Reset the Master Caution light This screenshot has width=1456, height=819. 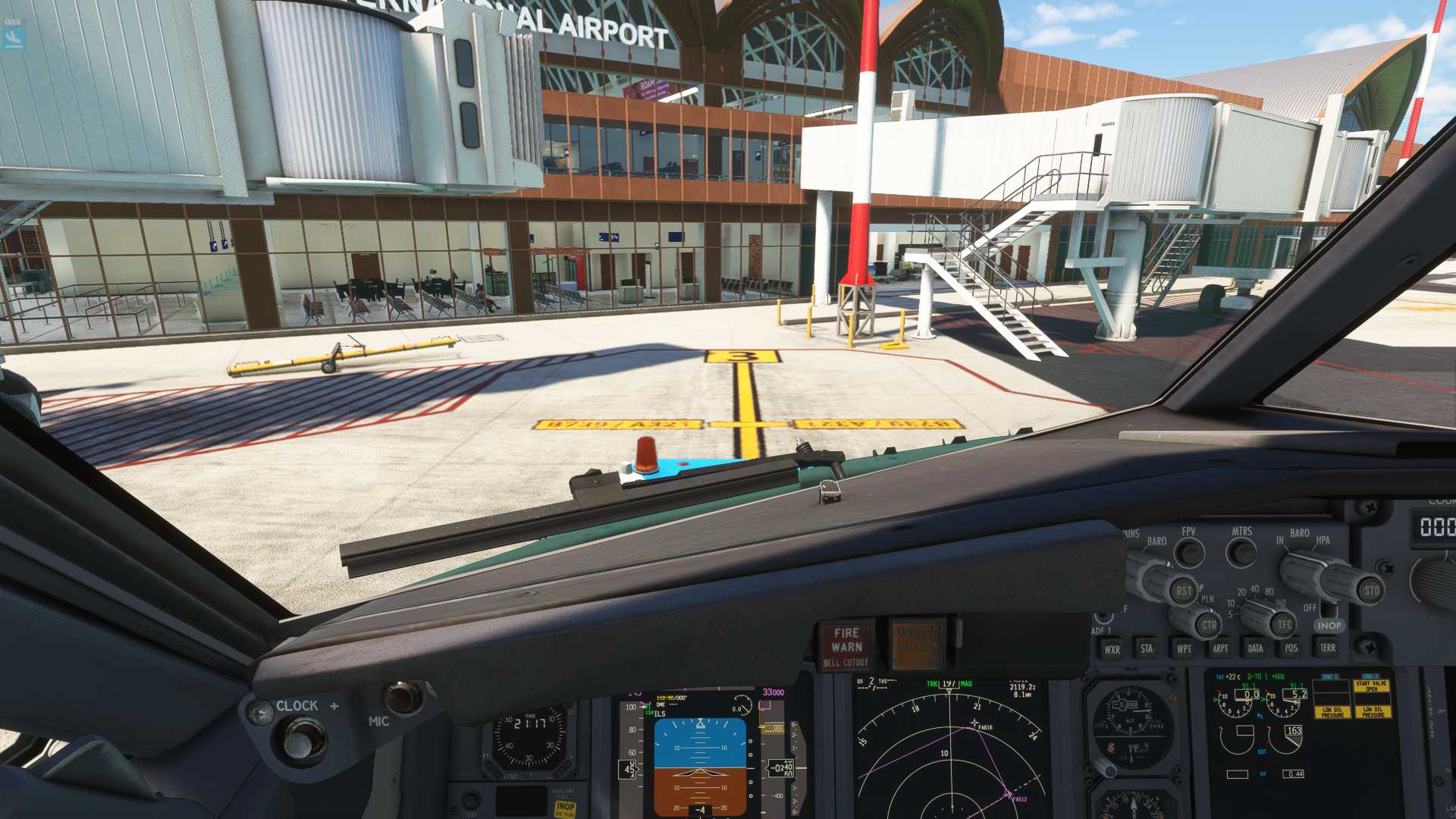tap(918, 646)
